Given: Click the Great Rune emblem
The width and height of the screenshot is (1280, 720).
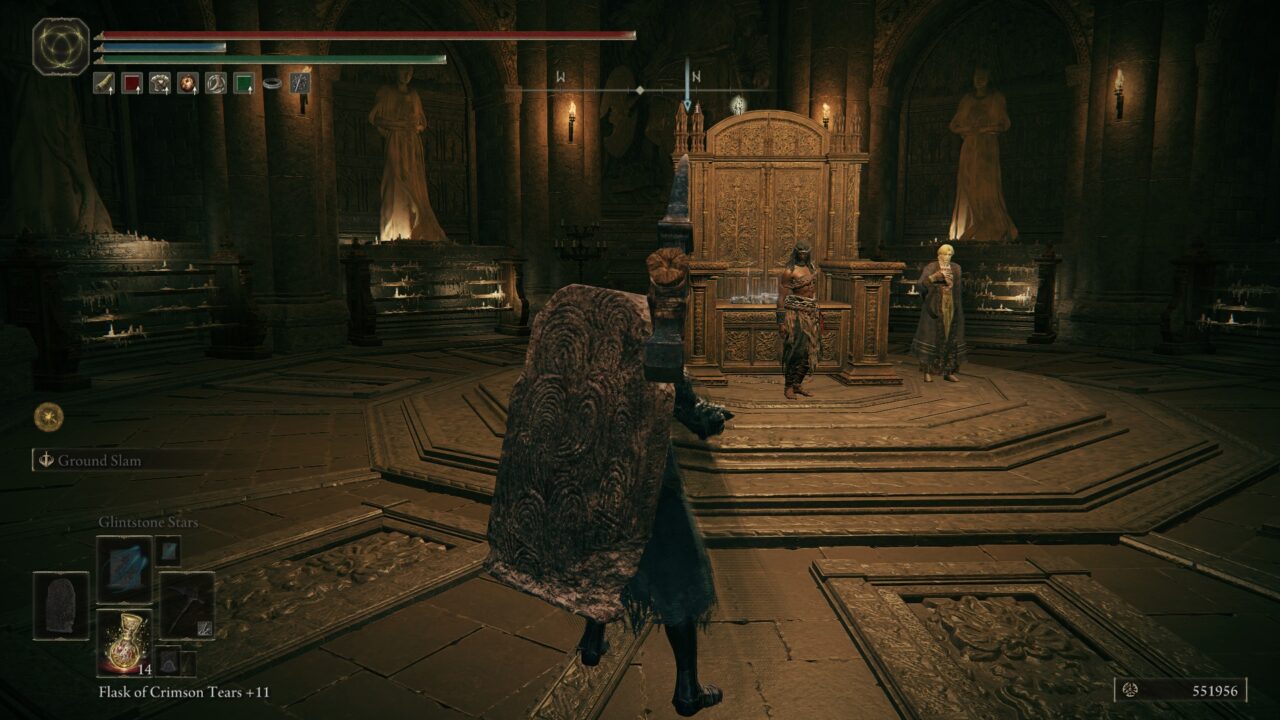Looking at the screenshot, I should point(61,46).
